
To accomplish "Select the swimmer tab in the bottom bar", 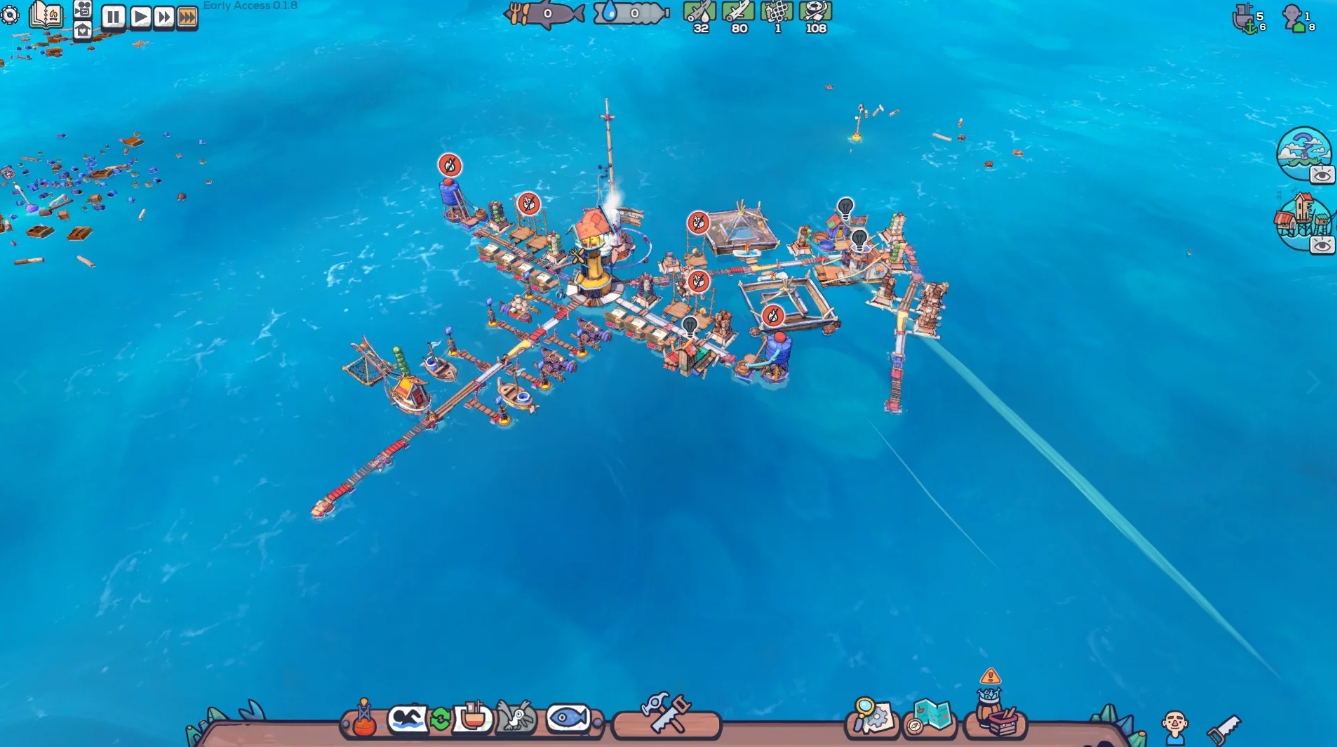I will 406,716.
